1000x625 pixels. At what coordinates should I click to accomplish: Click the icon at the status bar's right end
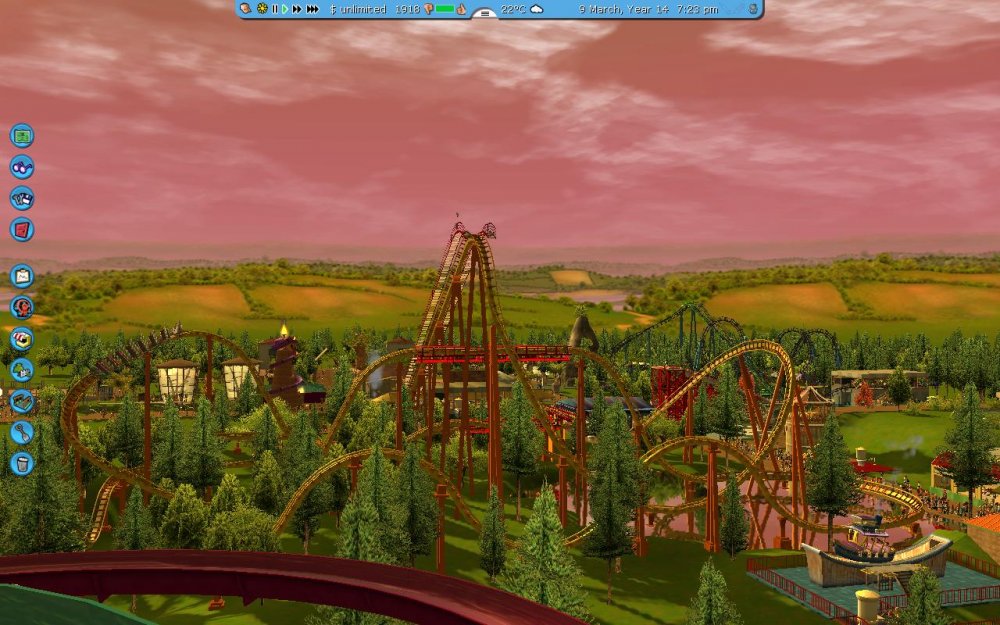[x=752, y=9]
